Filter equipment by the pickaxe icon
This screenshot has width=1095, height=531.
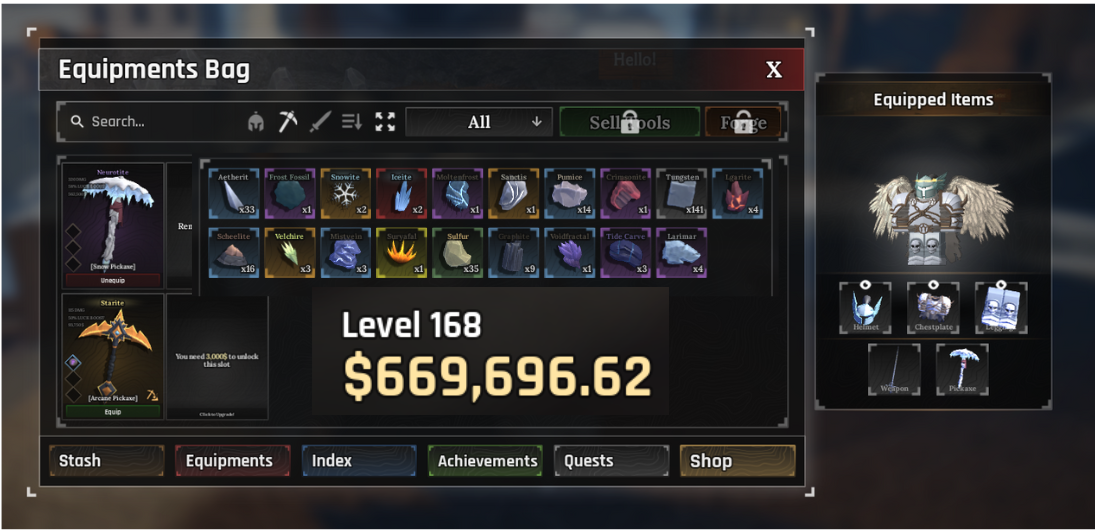tap(288, 122)
